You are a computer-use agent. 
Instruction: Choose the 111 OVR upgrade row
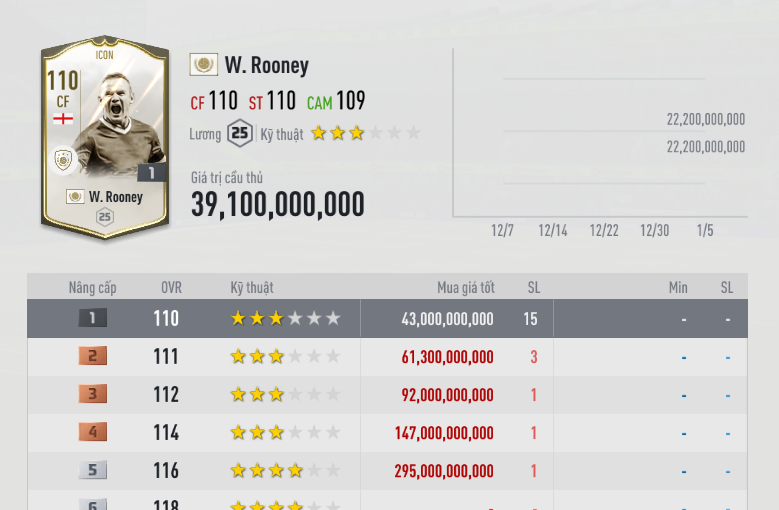388,357
